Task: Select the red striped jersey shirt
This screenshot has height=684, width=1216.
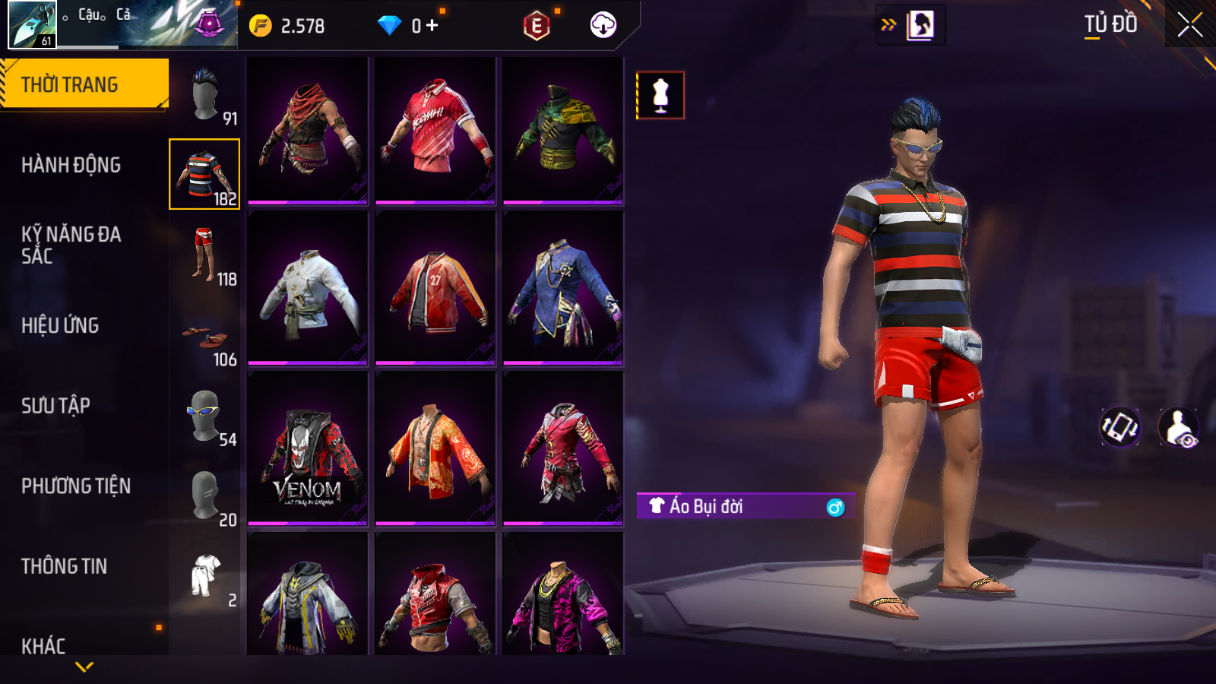Action: click(436, 130)
